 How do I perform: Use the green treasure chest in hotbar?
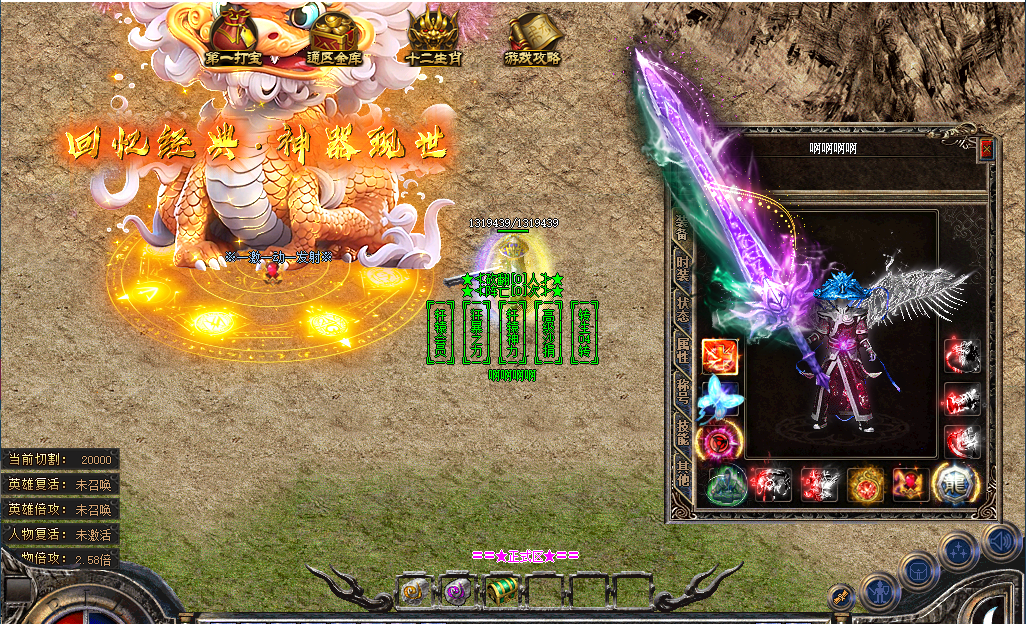[501, 592]
